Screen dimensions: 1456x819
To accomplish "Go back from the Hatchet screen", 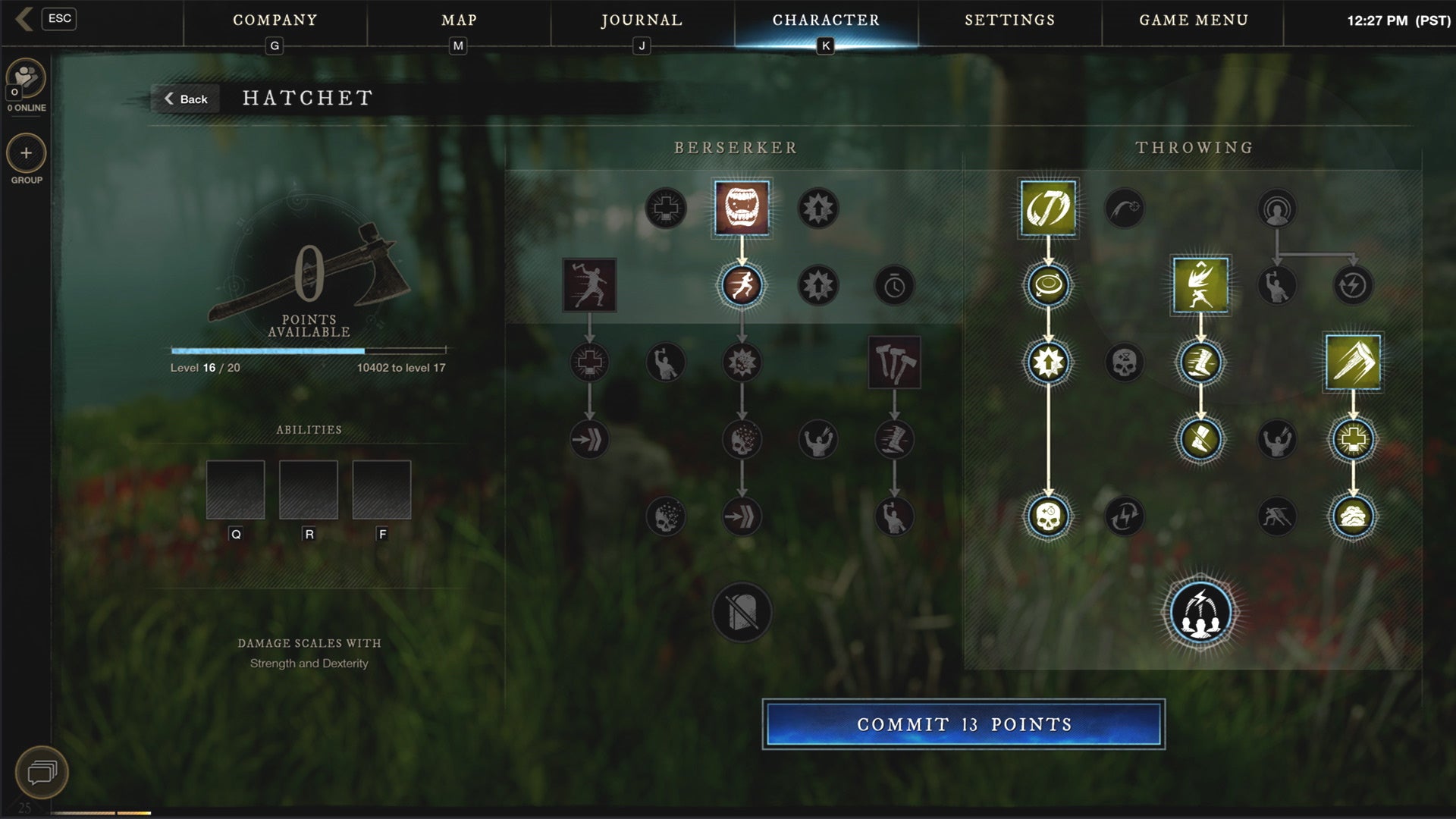I will click(186, 99).
